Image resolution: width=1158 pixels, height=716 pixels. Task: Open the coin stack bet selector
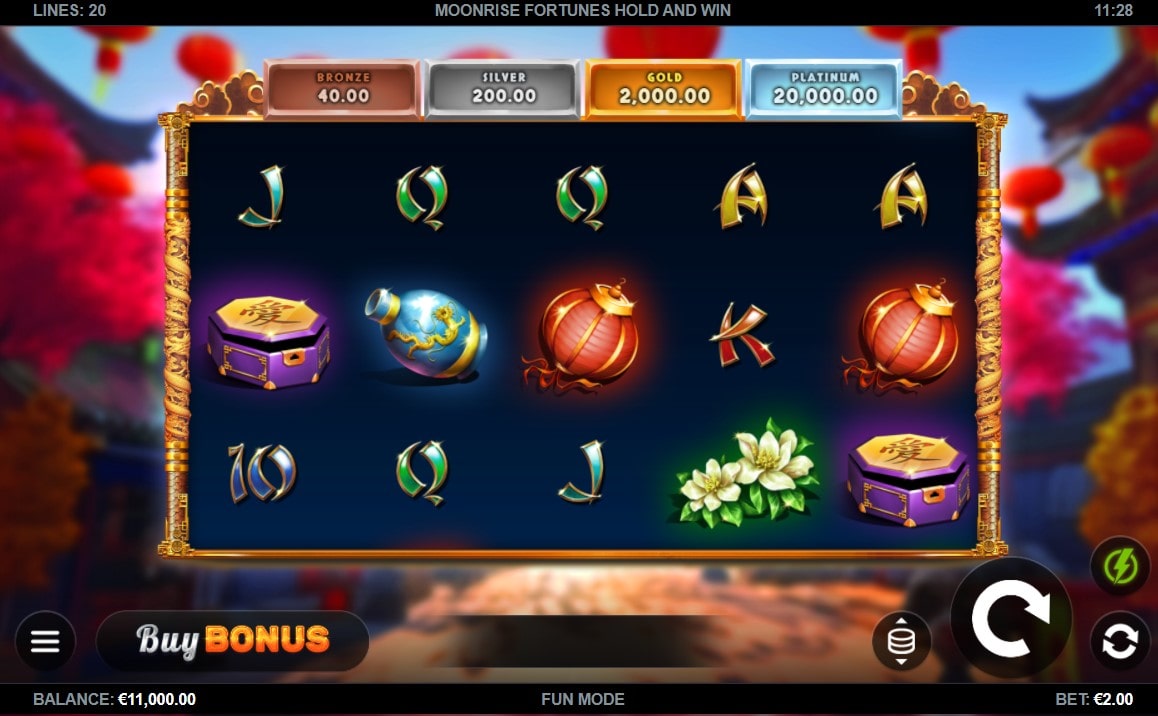901,641
